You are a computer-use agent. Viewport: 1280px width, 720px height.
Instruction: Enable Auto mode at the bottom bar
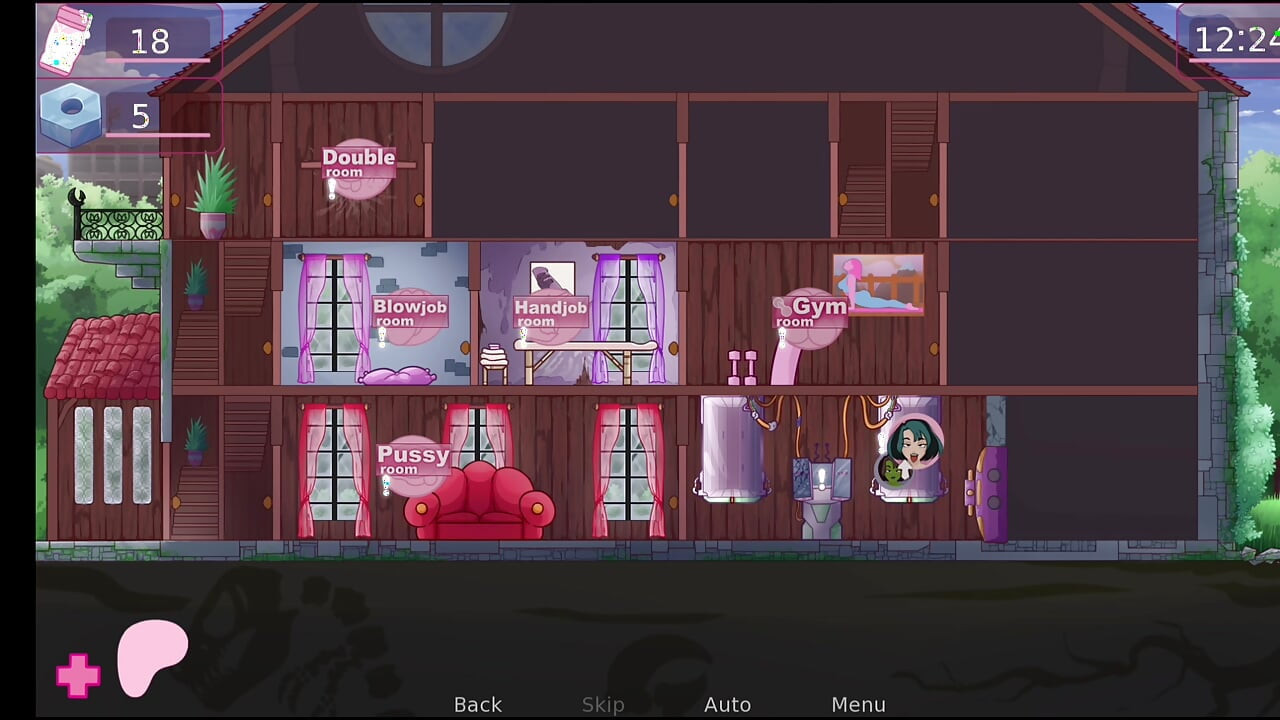click(x=728, y=704)
